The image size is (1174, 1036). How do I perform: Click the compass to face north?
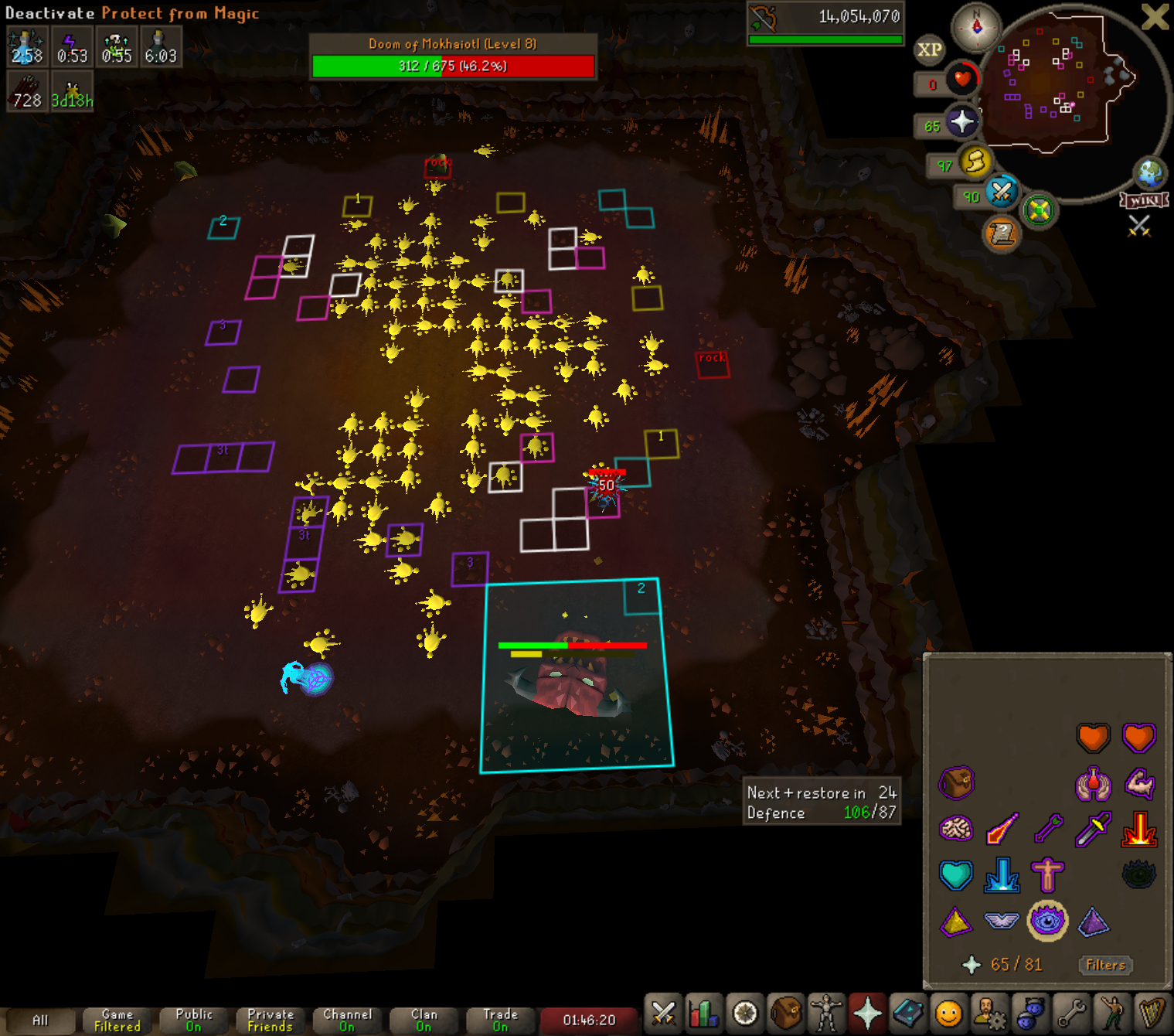coord(976,28)
